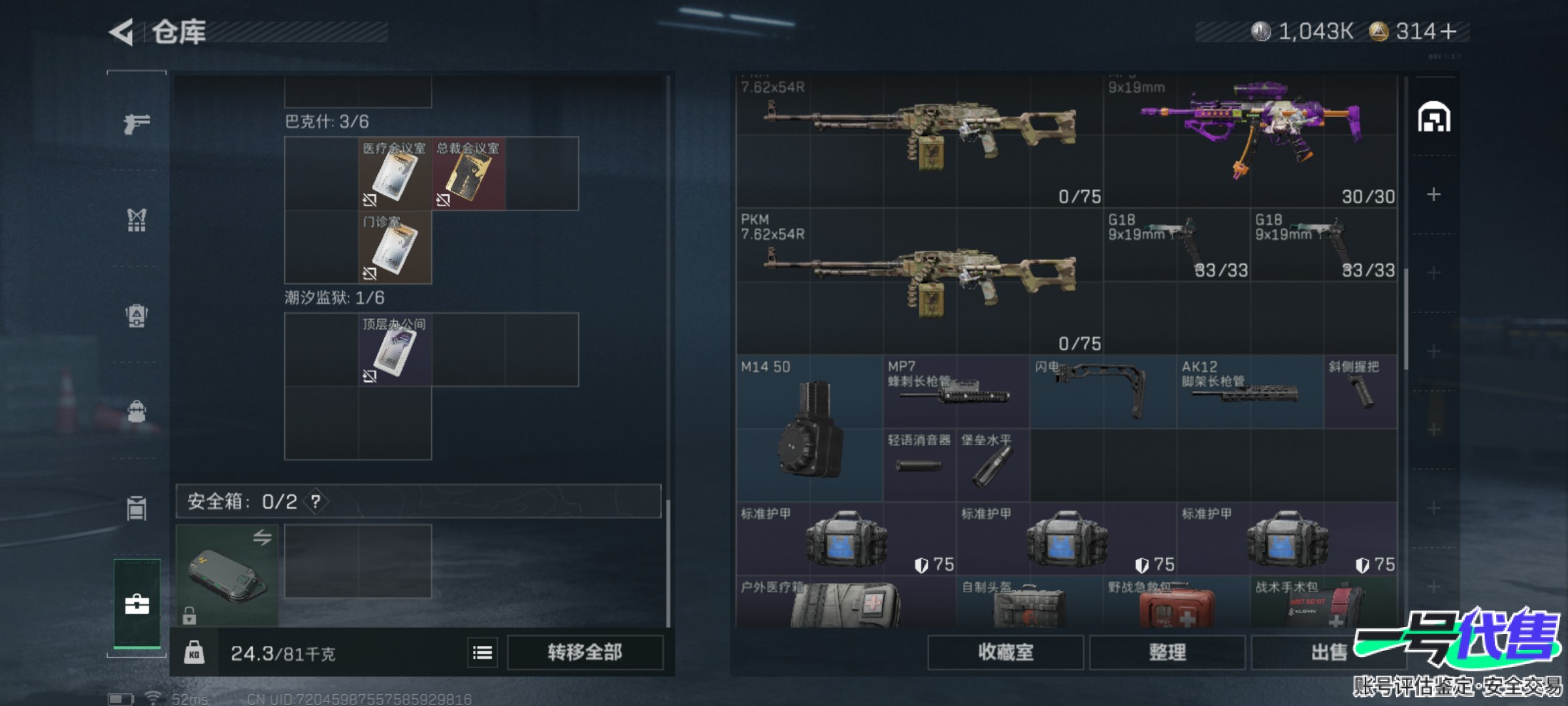
Task: Select the 门诊室 keycard
Action: [x=395, y=247]
